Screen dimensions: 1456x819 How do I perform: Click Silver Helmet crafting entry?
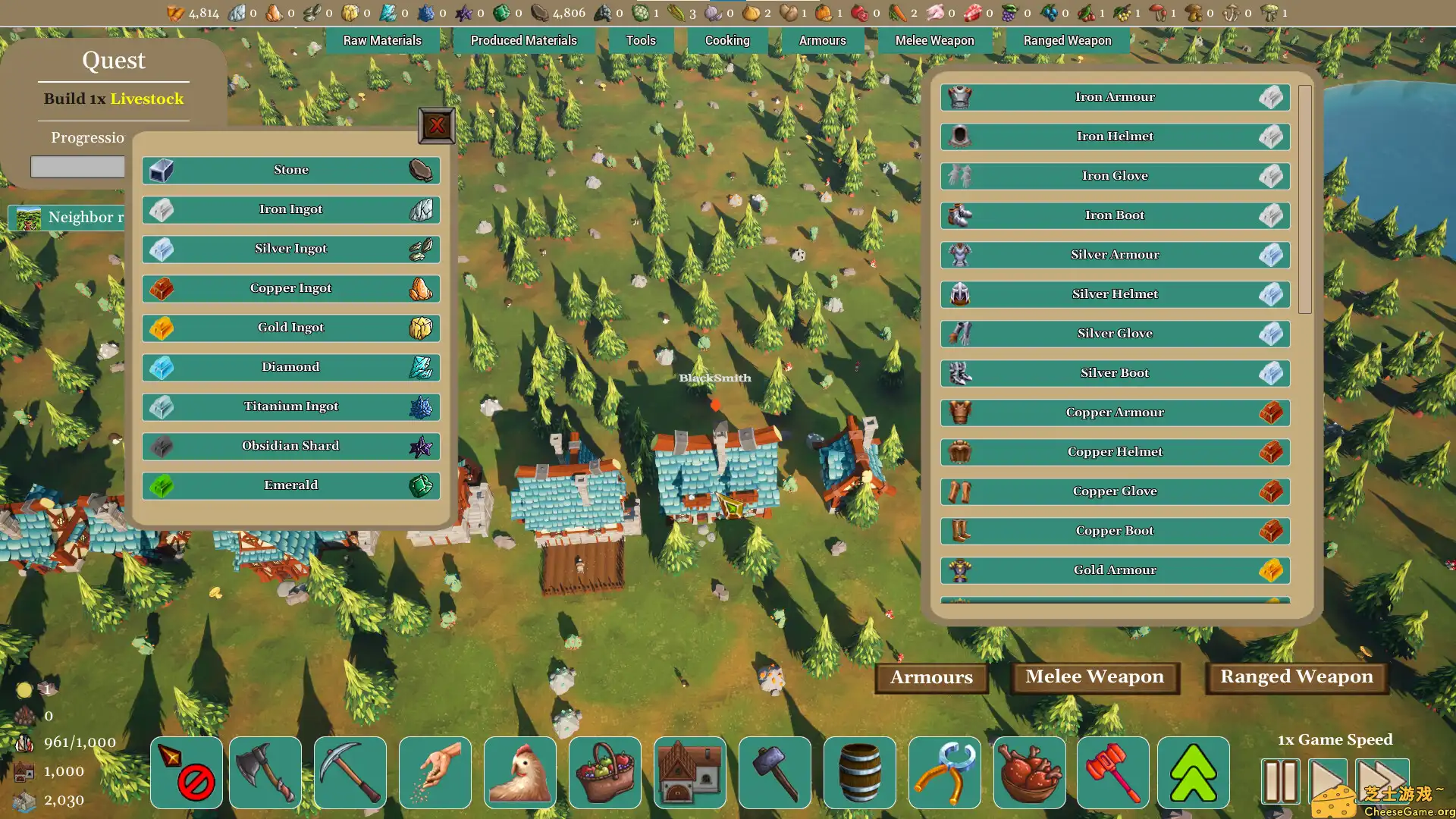1114,293
